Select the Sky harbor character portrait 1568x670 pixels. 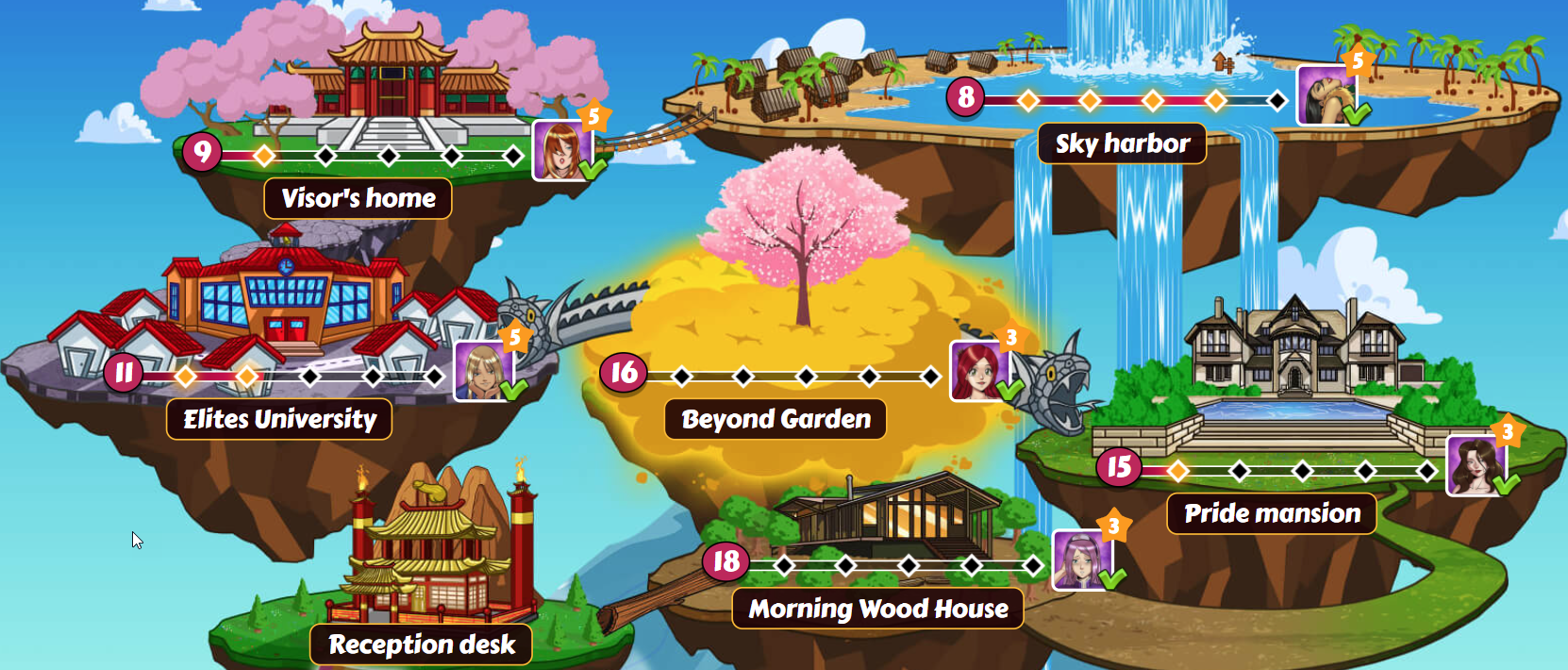(x=1326, y=95)
